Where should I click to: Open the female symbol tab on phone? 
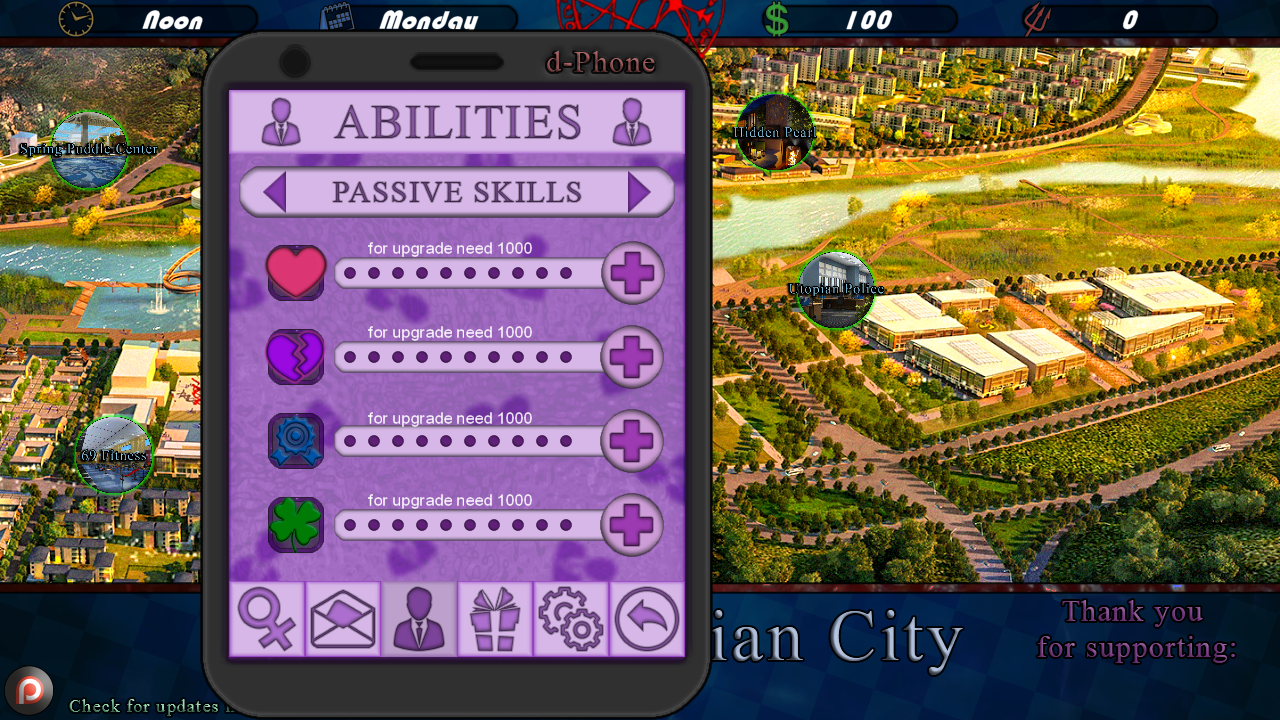click(267, 619)
